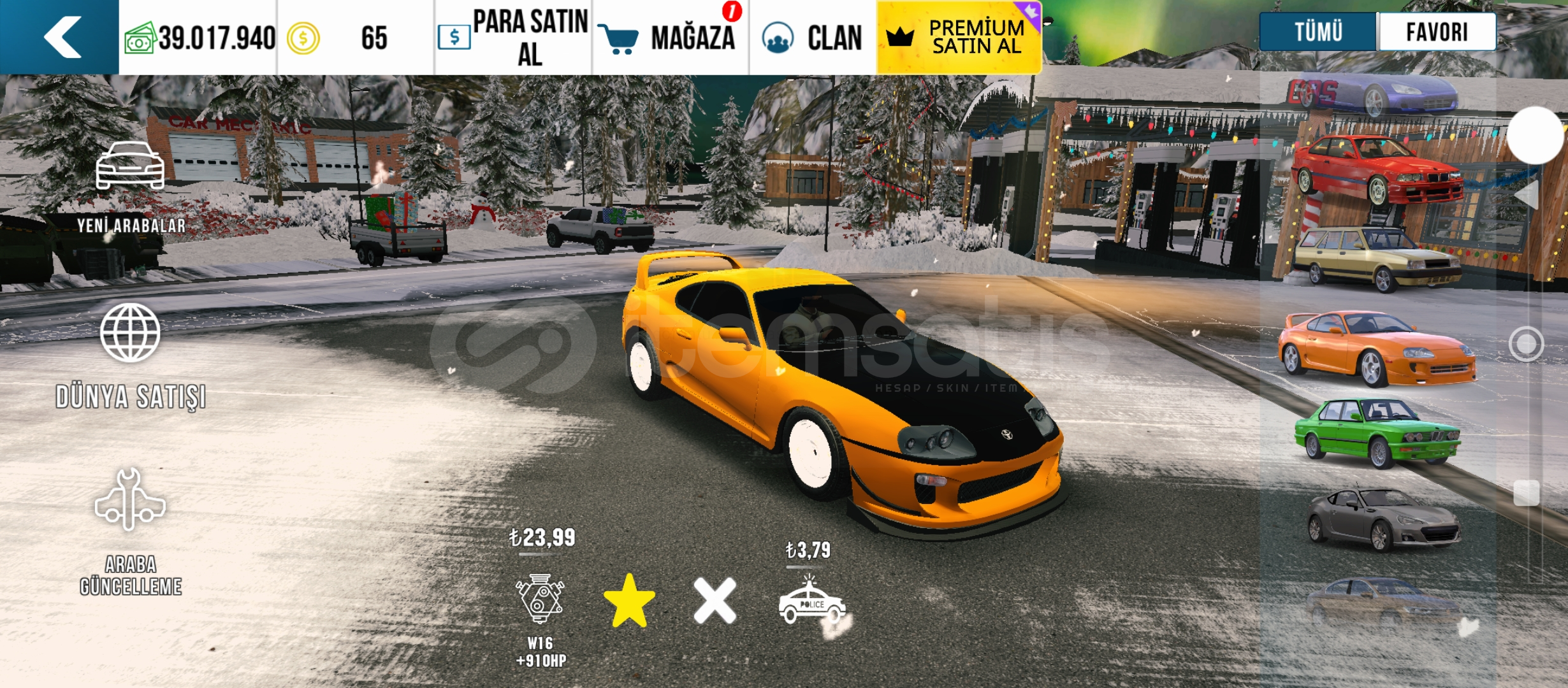Switch to the Favori tab
The height and width of the screenshot is (688, 1568).
click(1437, 31)
